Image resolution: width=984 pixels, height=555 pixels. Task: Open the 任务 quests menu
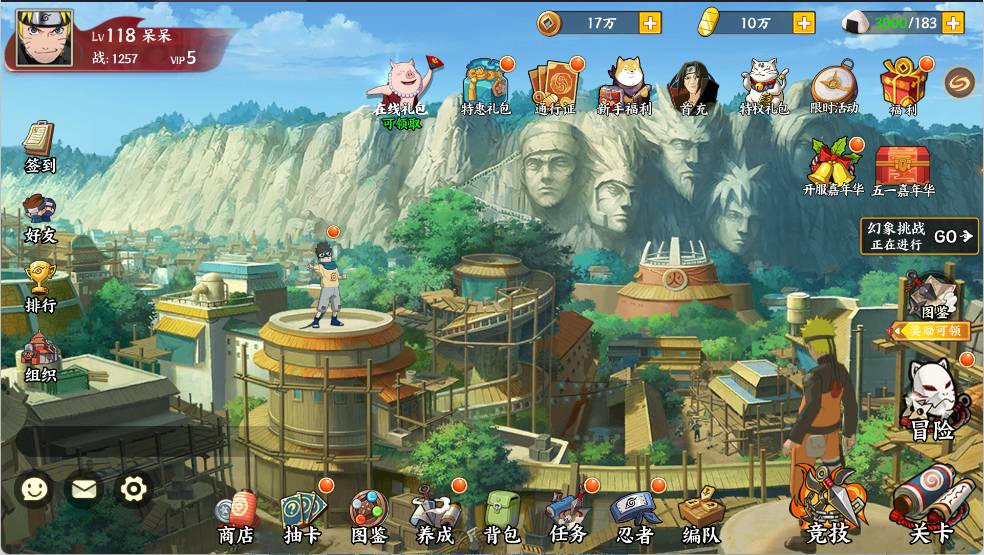tap(567, 517)
